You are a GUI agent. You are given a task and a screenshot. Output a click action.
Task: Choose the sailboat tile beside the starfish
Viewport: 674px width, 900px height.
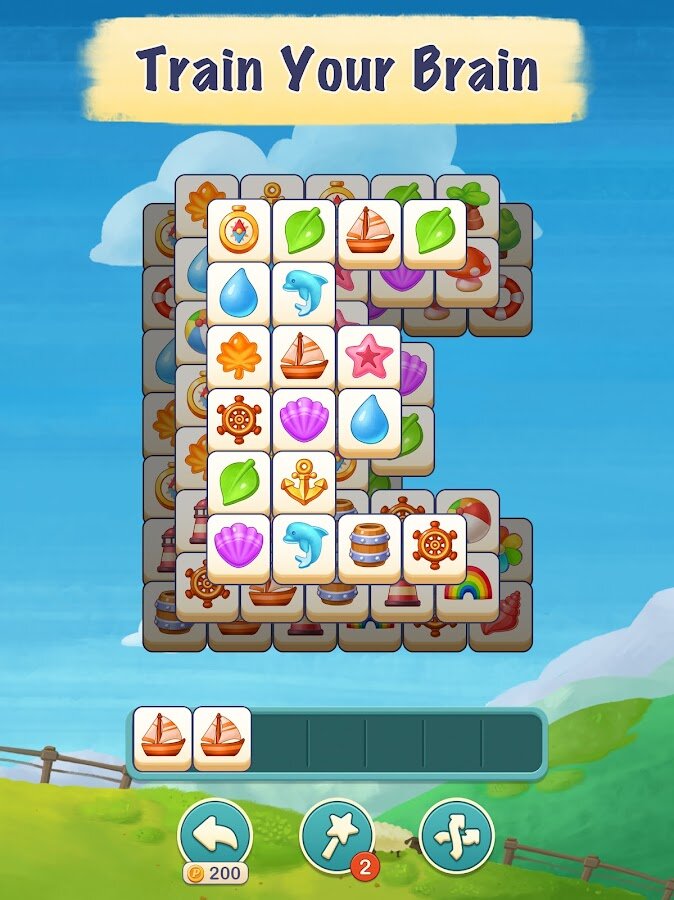click(x=303, y=356)
